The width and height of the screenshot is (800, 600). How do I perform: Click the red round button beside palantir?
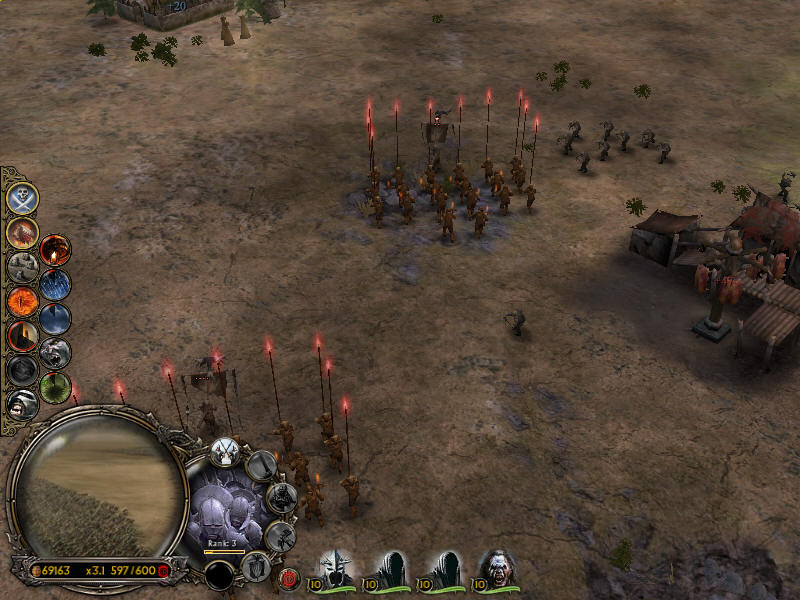point(289,577)
